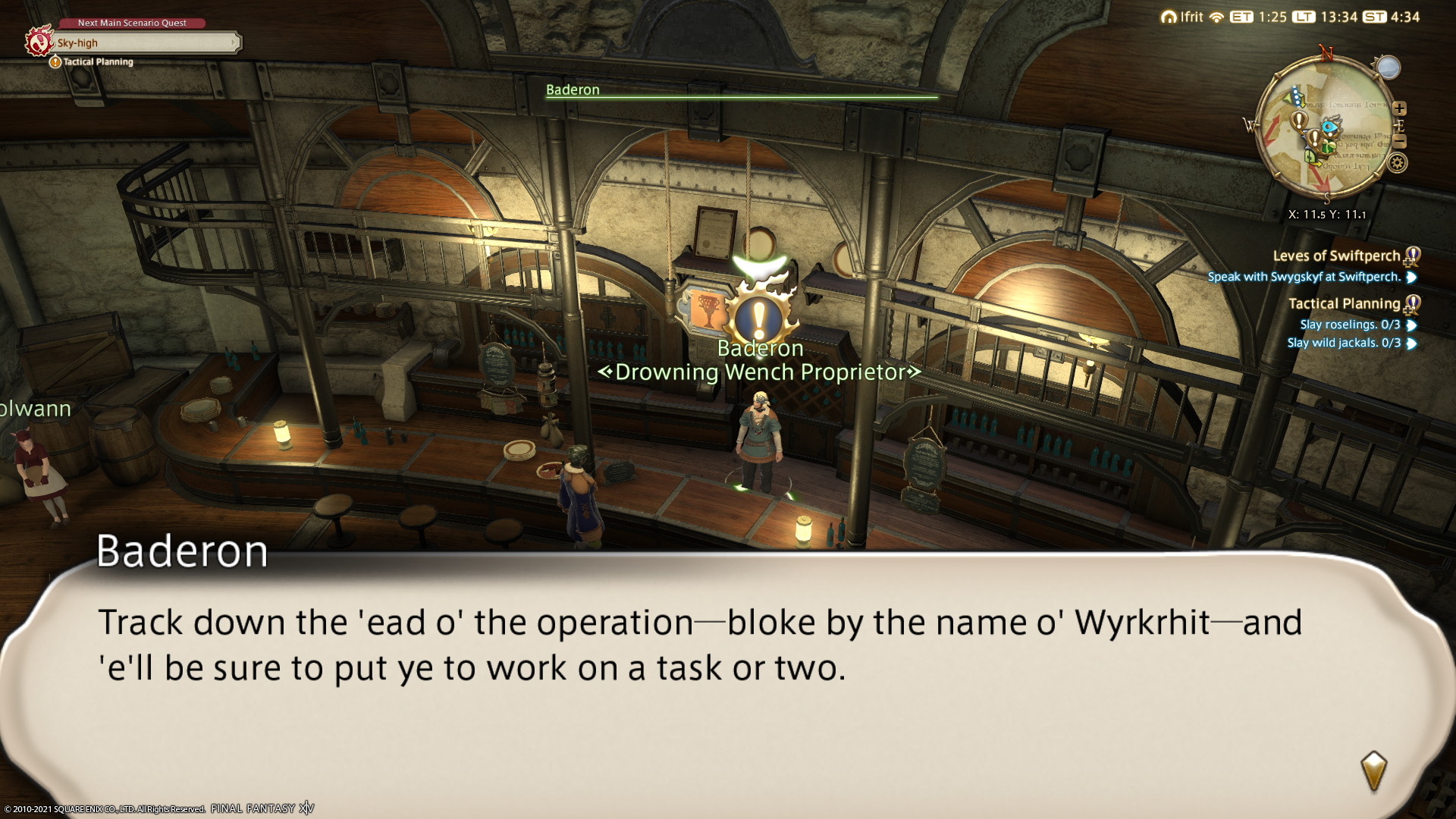Open the Sky-high main scenario quest
Viewport: 1456px width, 819px height.
click(144, 42)
